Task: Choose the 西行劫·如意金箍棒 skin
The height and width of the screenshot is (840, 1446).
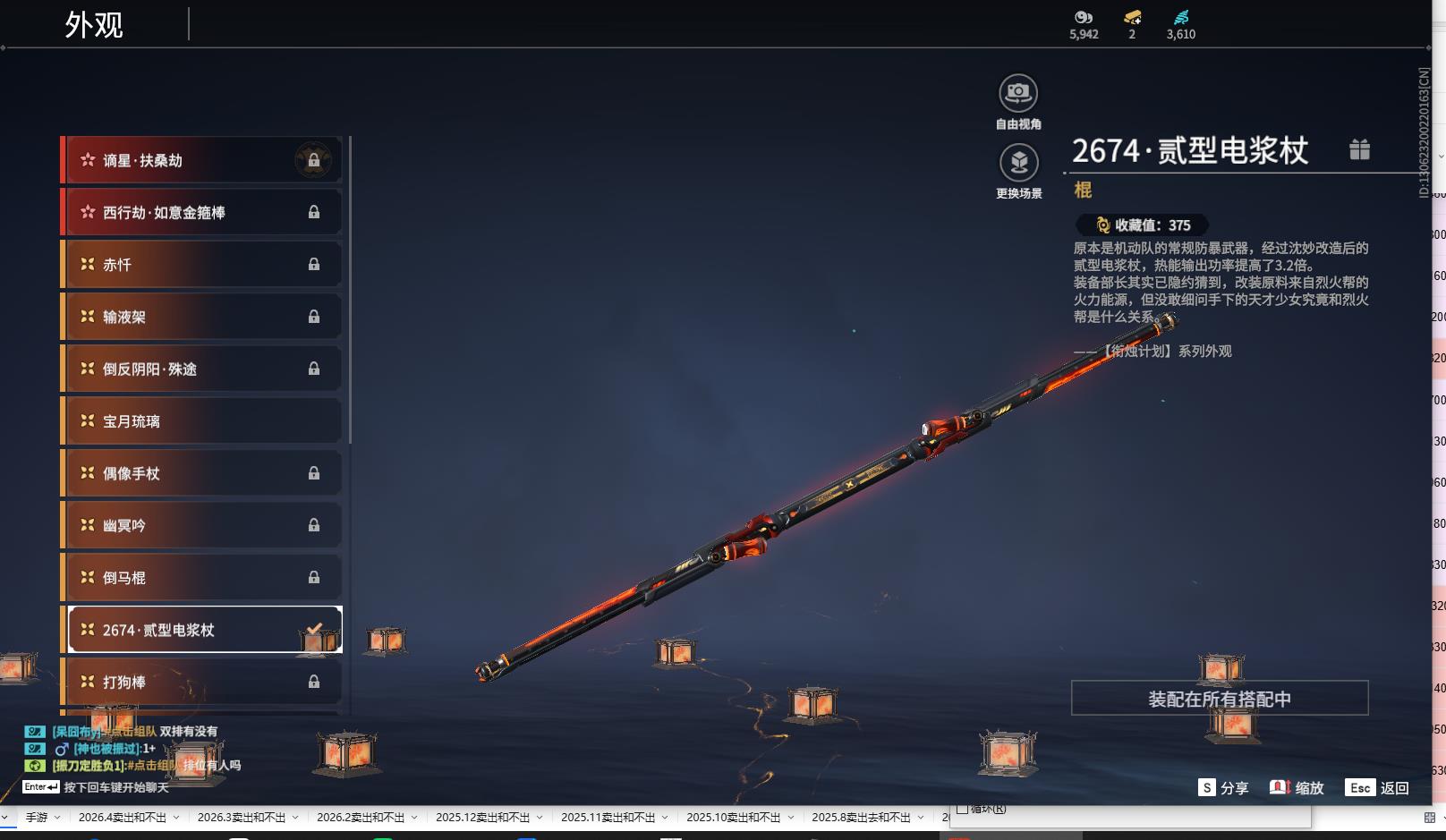Action: [202, 212]
